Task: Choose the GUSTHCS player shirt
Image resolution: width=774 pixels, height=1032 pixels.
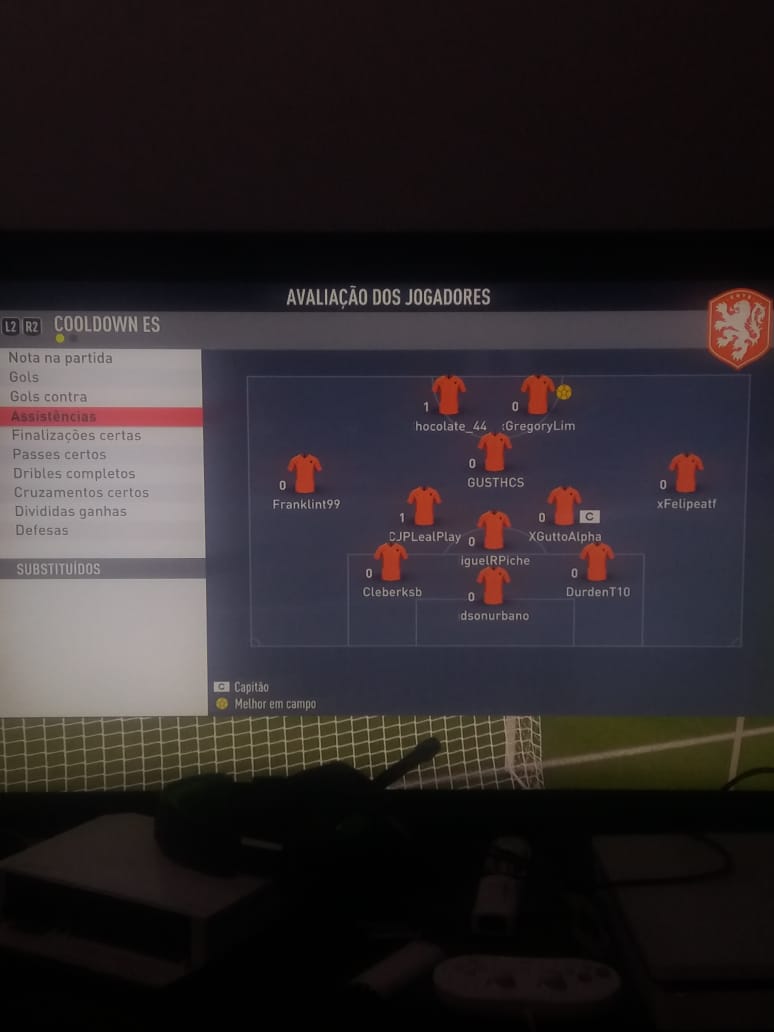Action: pyautogui.click(x=495, y=452)
